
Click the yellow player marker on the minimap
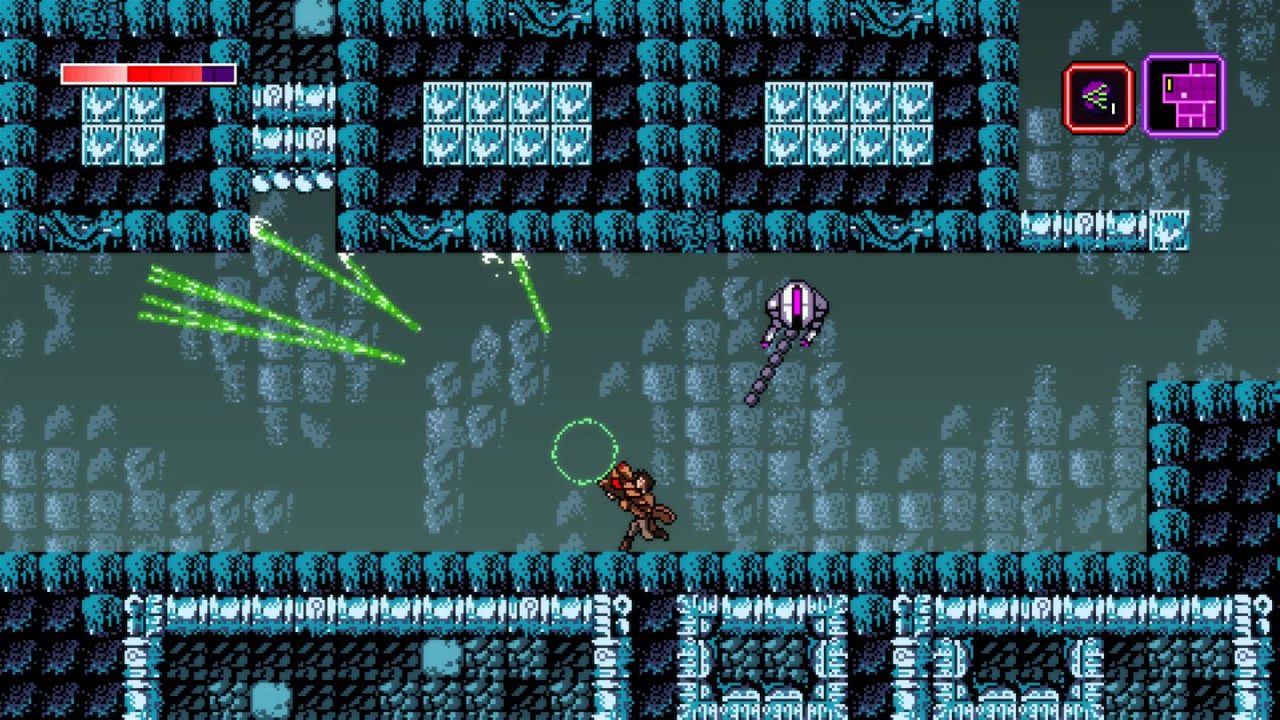[1169, 85]
